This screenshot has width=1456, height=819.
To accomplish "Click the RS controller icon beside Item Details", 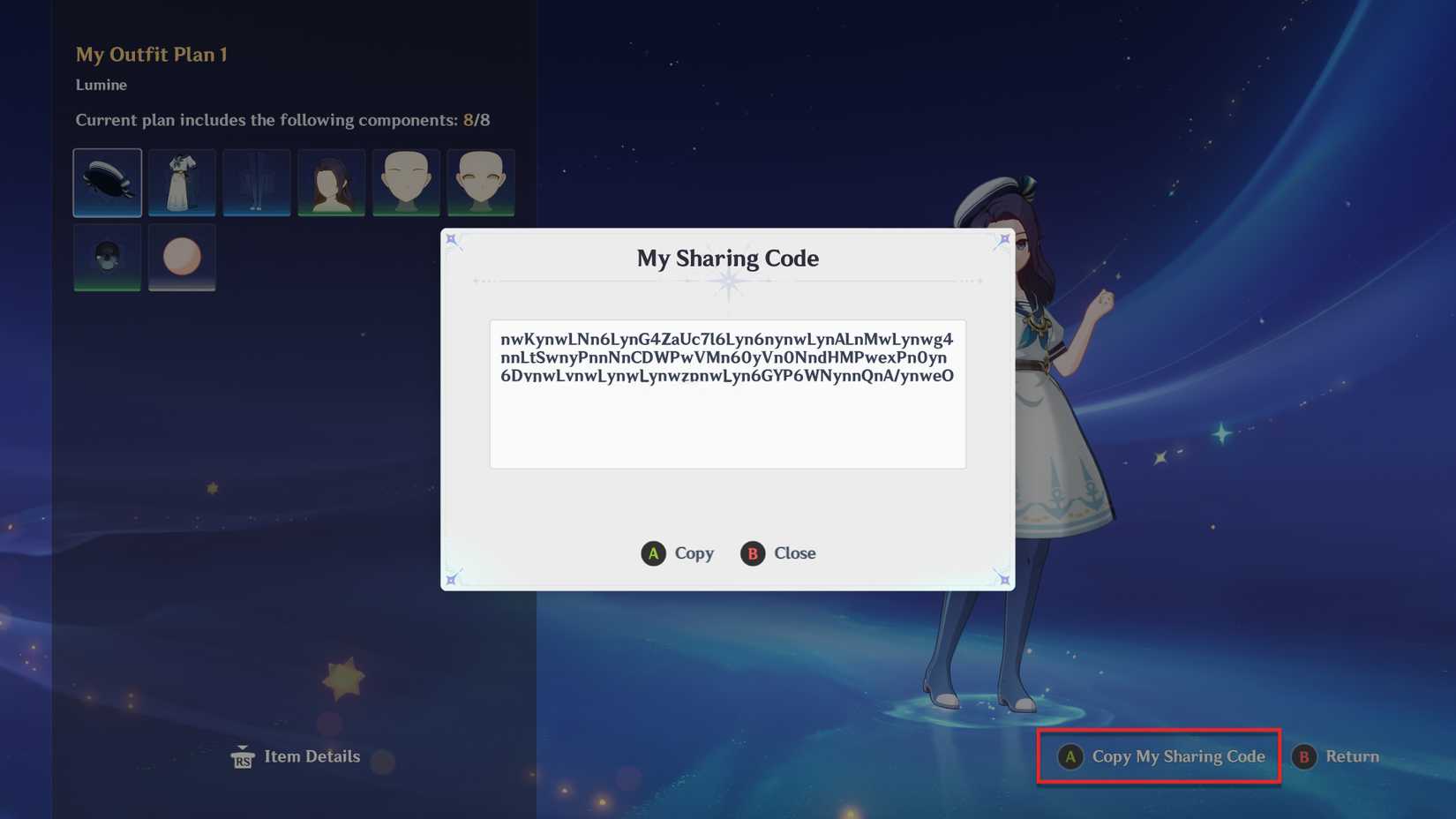I will pyautogui.click(x=242, y=756).
